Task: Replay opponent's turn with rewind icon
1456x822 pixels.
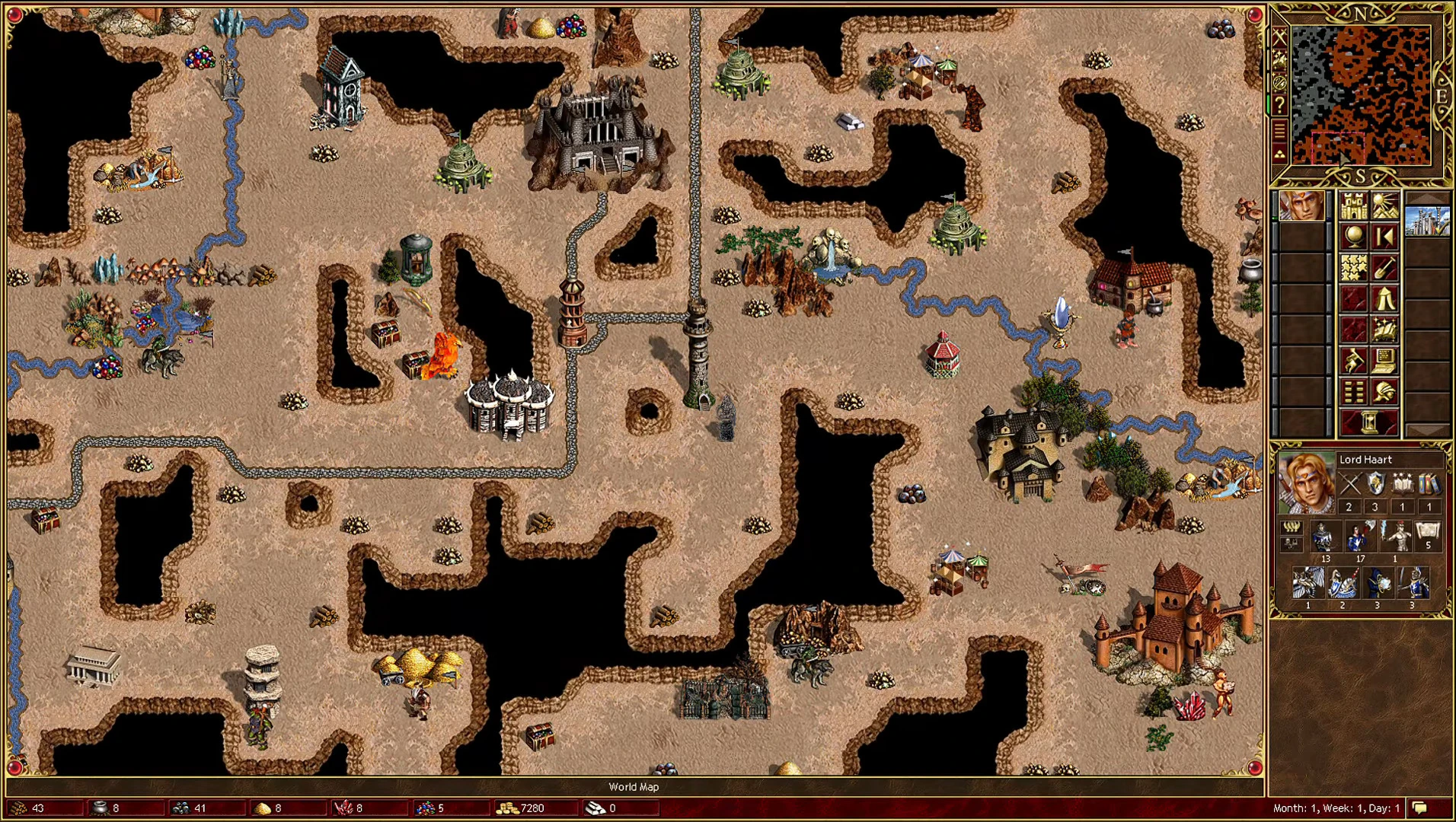Action: click(1384, 237)
